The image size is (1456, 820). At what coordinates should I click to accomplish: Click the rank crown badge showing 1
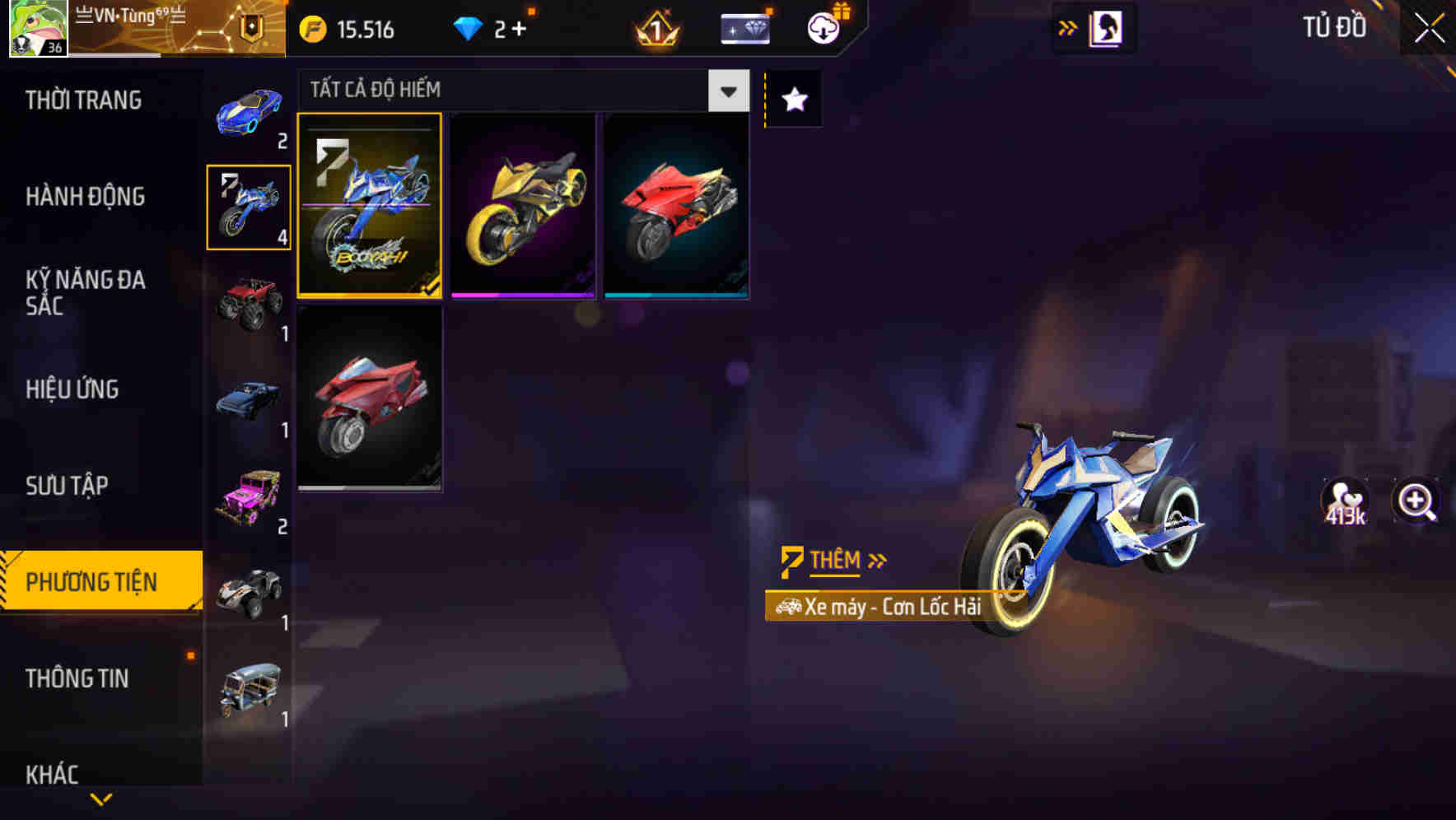click(x=655, y=28)
